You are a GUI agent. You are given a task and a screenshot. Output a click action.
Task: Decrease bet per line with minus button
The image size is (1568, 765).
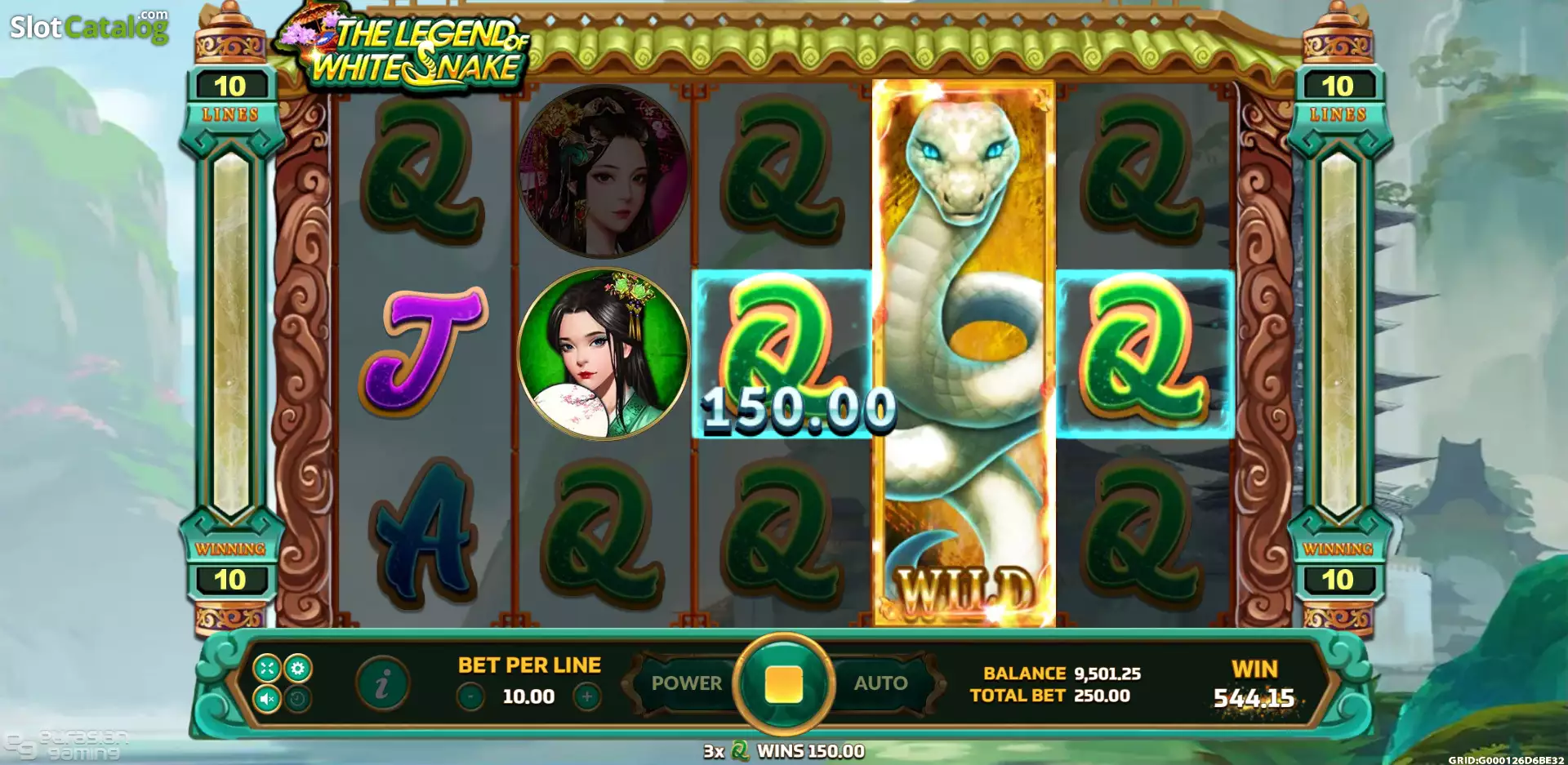[472, 698]
